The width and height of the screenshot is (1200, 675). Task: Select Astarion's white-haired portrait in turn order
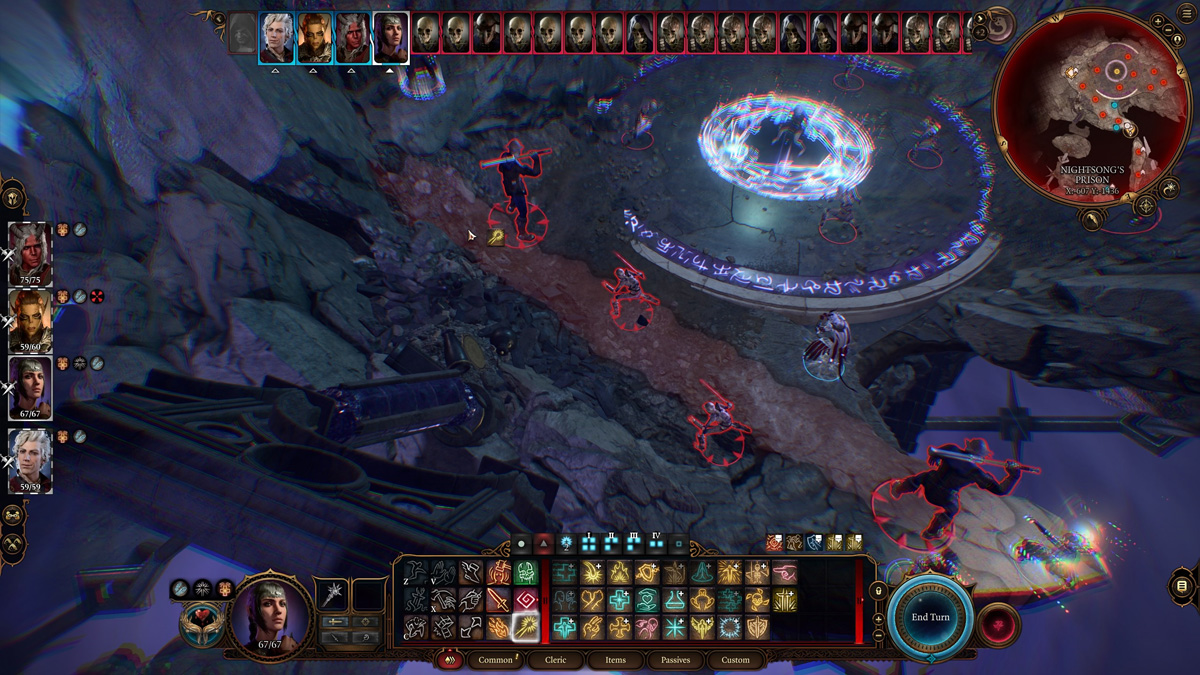pos(277,38)
